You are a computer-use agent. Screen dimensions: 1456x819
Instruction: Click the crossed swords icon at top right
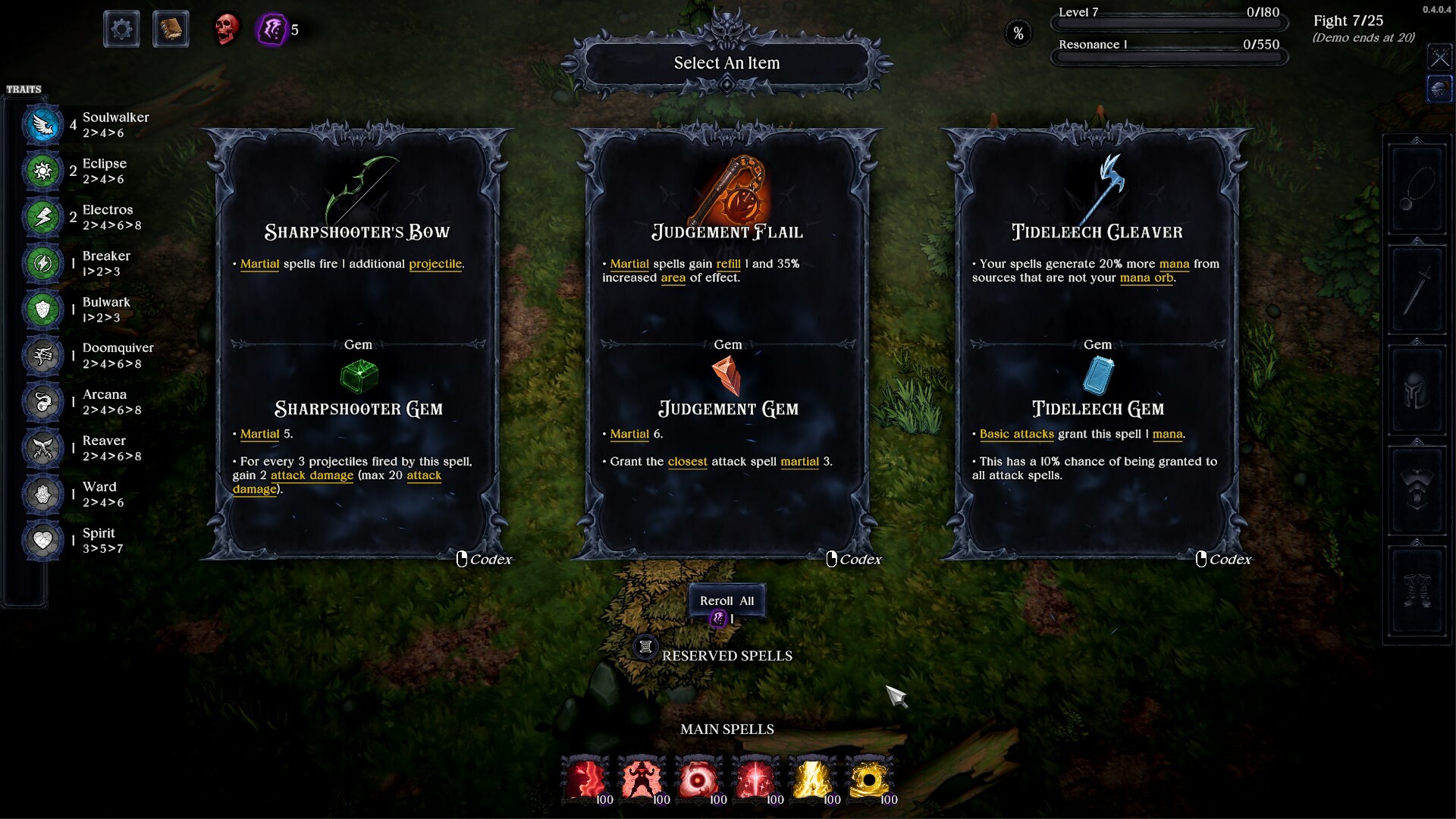tap(1439, 57)
